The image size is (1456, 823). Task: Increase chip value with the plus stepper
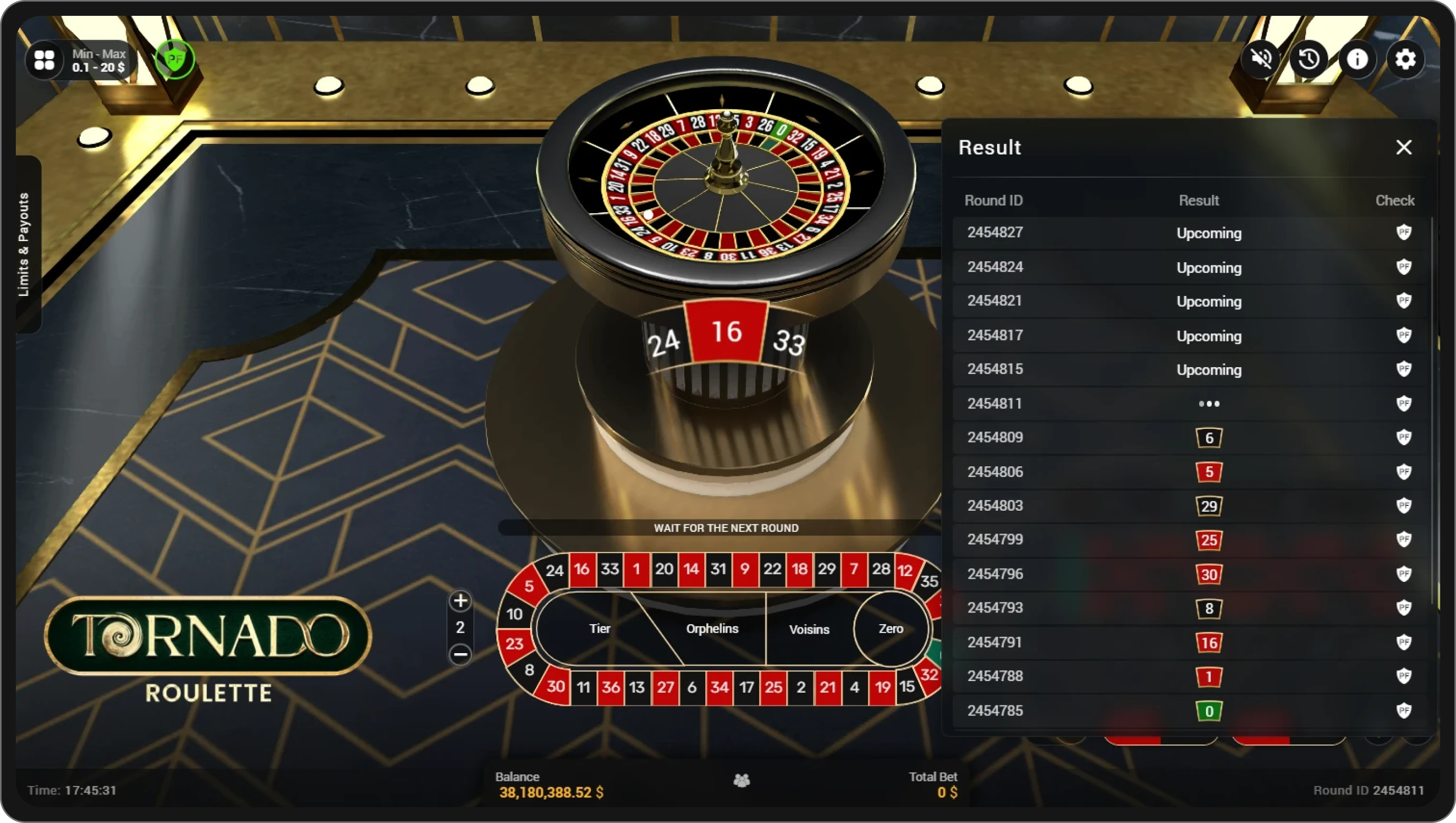tap(460, 601)
